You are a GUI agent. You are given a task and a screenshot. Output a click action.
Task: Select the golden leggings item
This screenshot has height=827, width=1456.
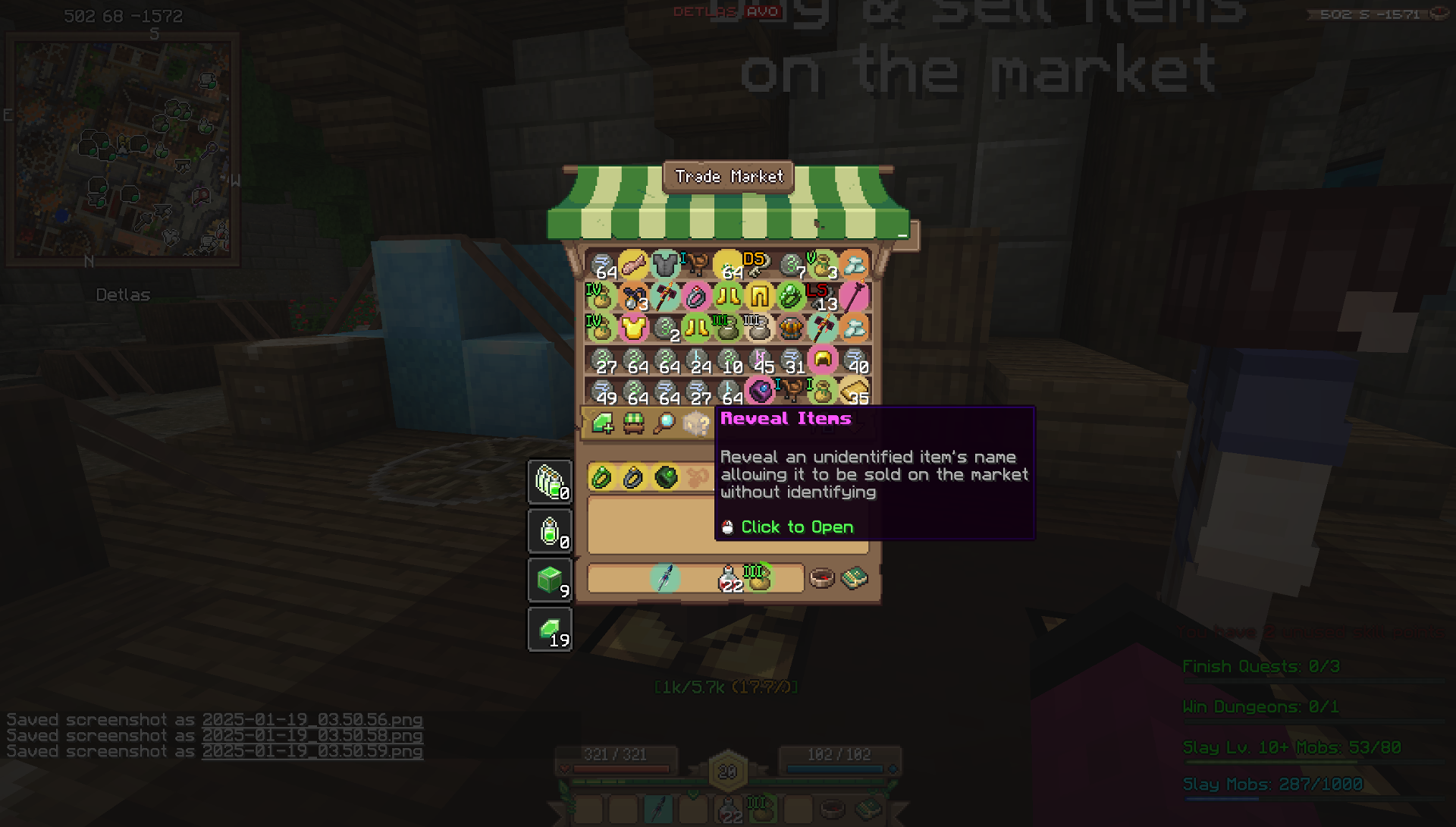[759, 296]
